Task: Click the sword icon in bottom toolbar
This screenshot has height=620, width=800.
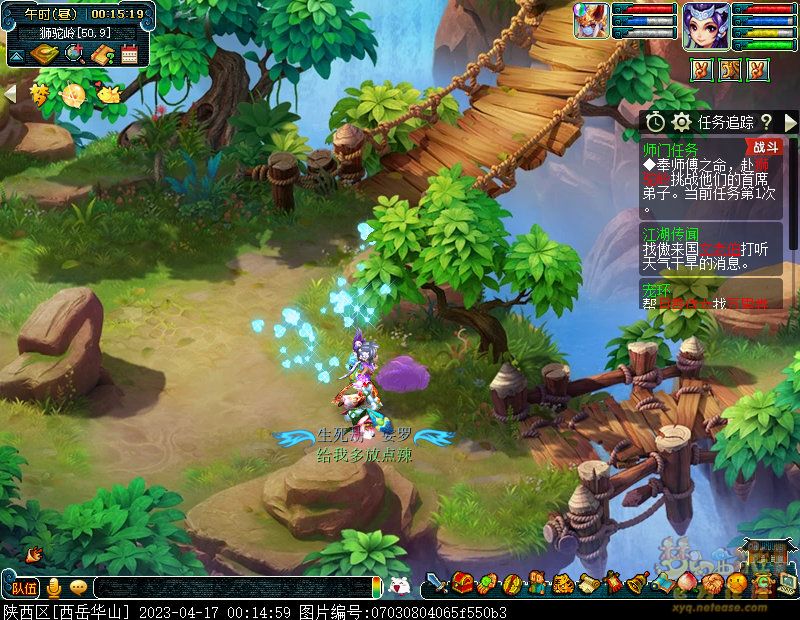Action: [437, 582]
